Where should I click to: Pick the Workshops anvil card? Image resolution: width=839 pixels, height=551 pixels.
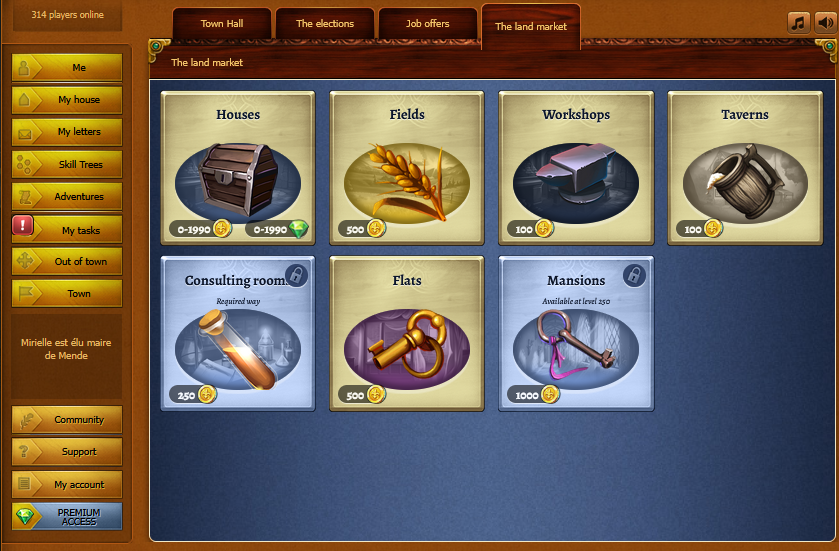[576, 168]
